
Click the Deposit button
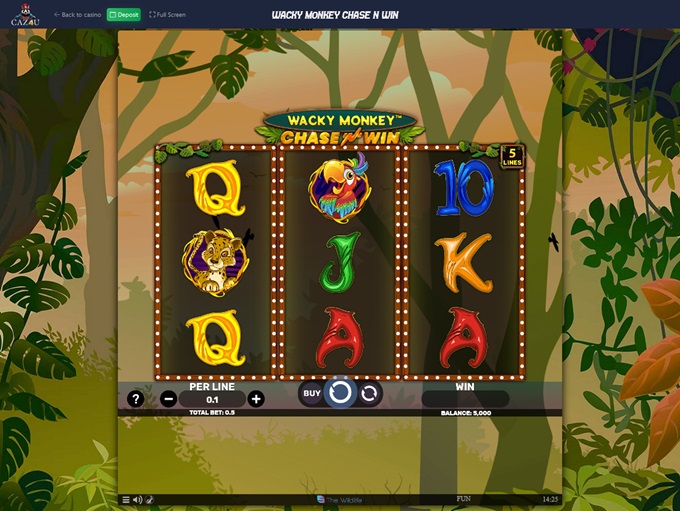[x=124, y=15]
